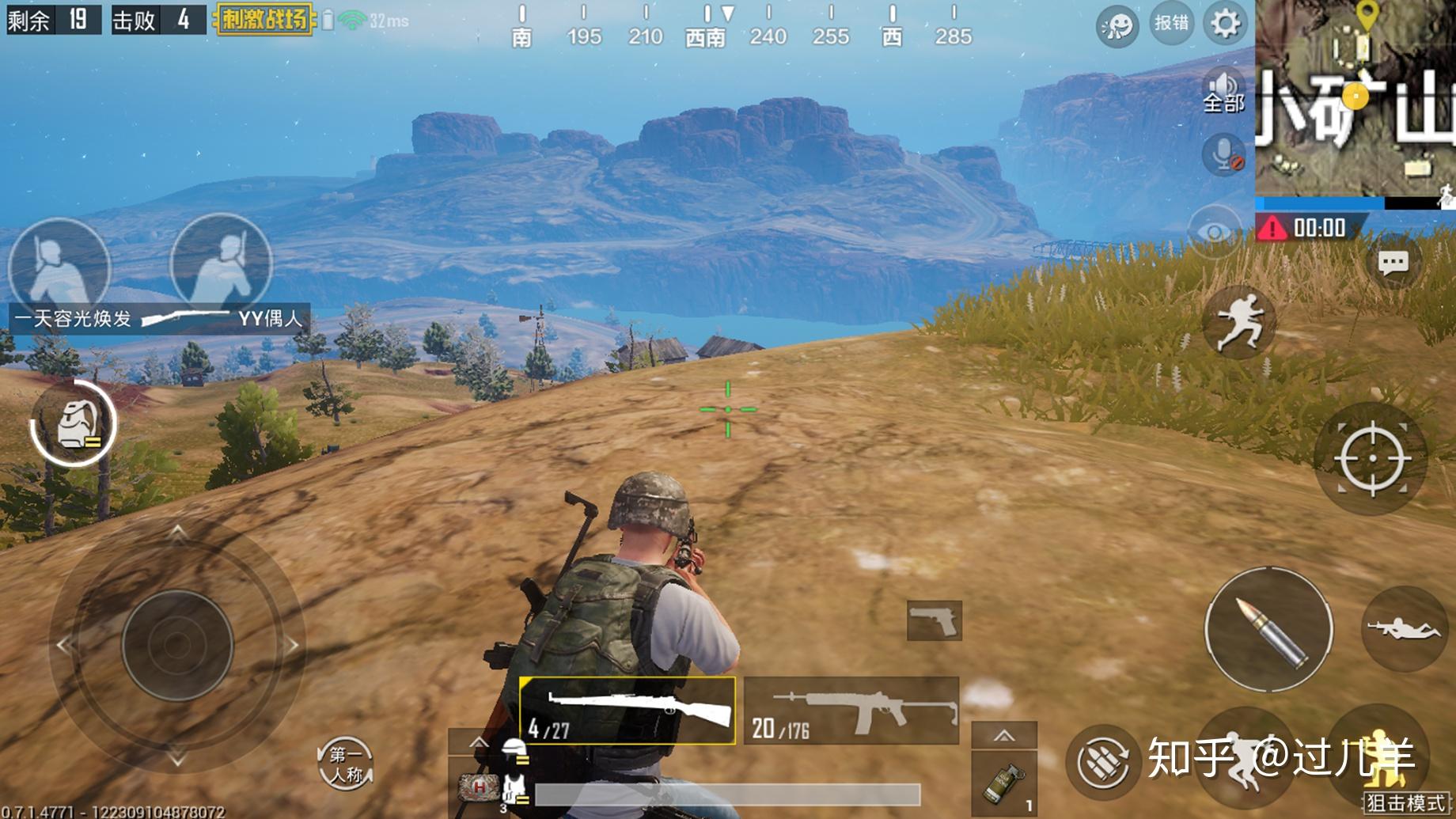Toggle the muted microphone icon

click(x=1223, y=153)
